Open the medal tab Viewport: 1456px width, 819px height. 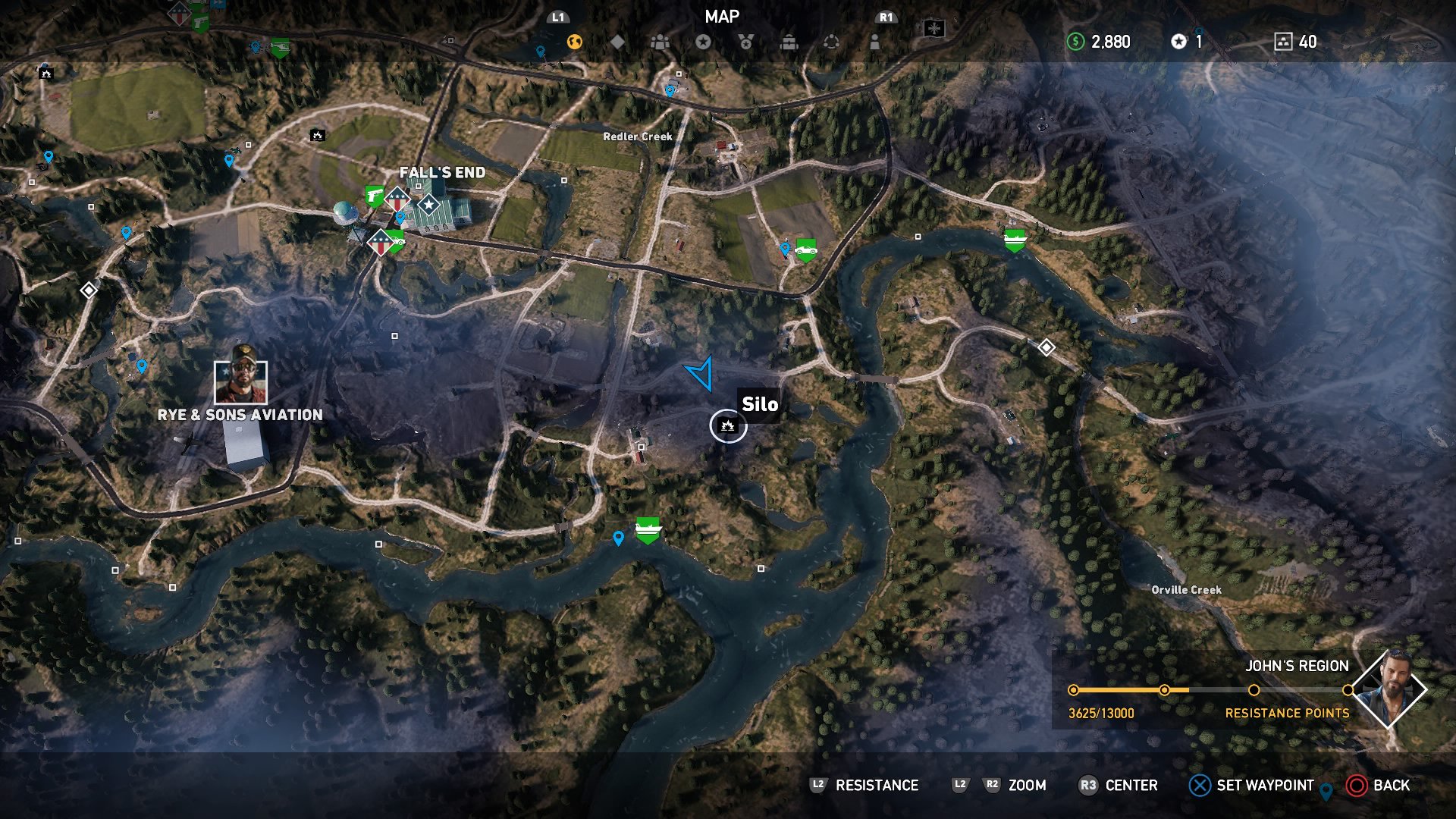pyautogui.click(x=746, y=42)
